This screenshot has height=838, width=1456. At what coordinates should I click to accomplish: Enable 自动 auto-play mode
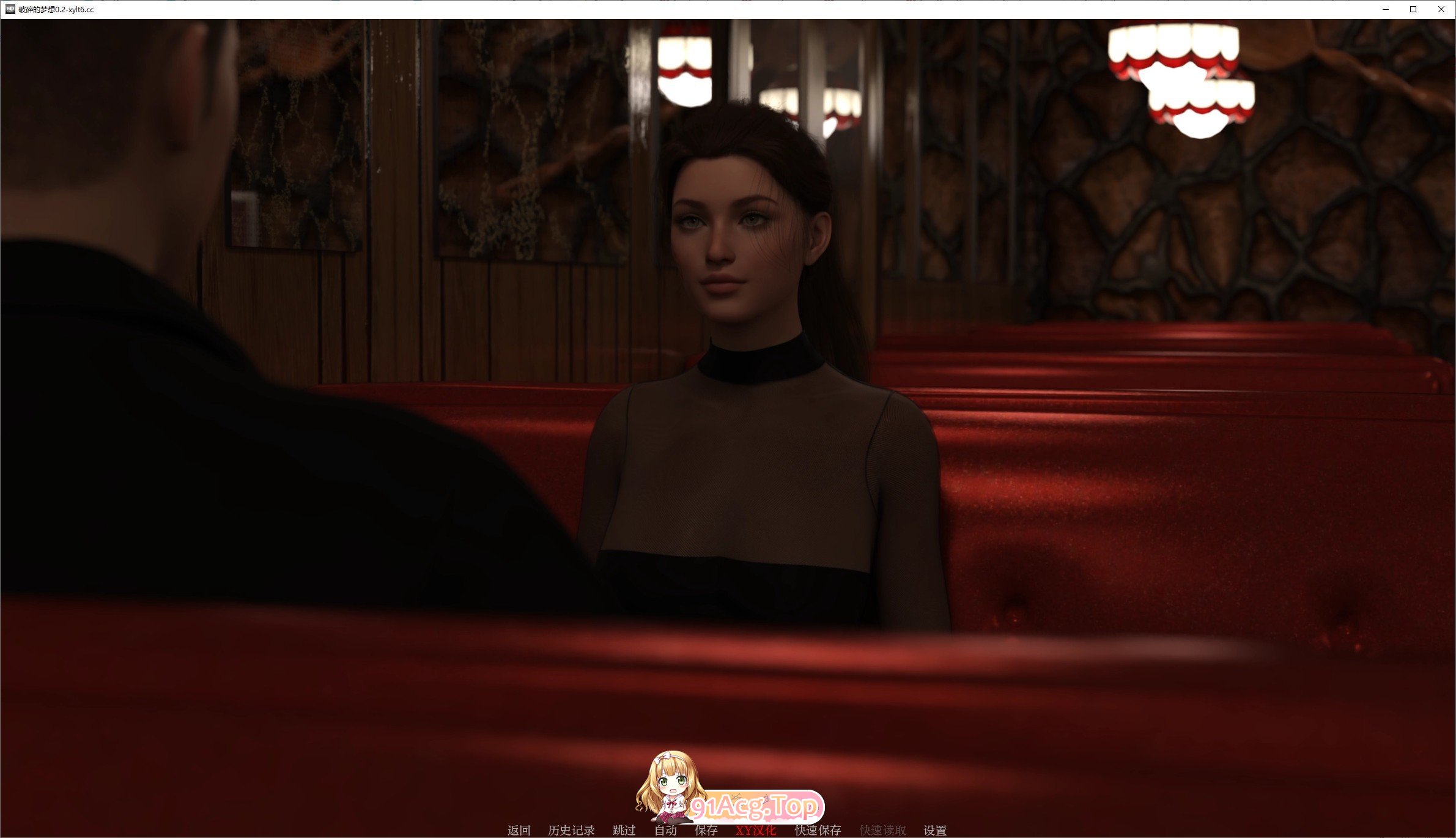pos(665,830)
